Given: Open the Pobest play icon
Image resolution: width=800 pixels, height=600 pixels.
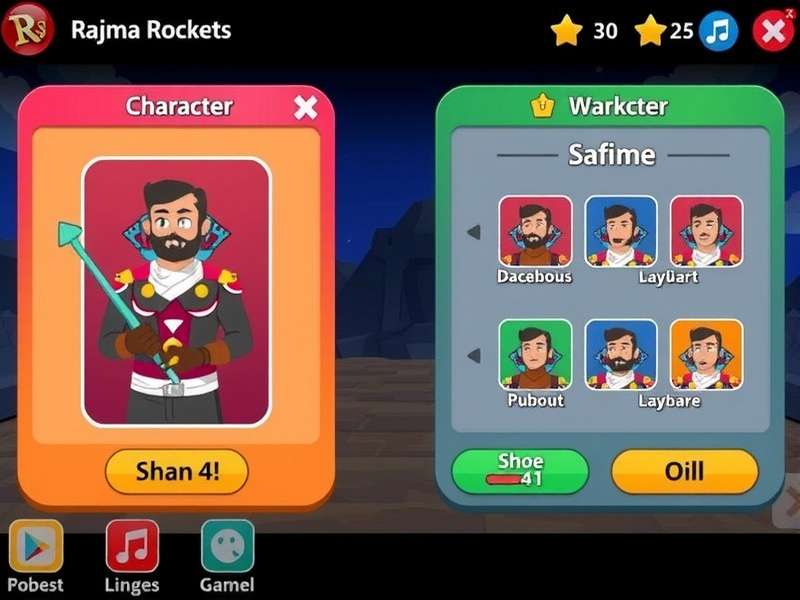Looking at the screenshot, I should (36, 546).
